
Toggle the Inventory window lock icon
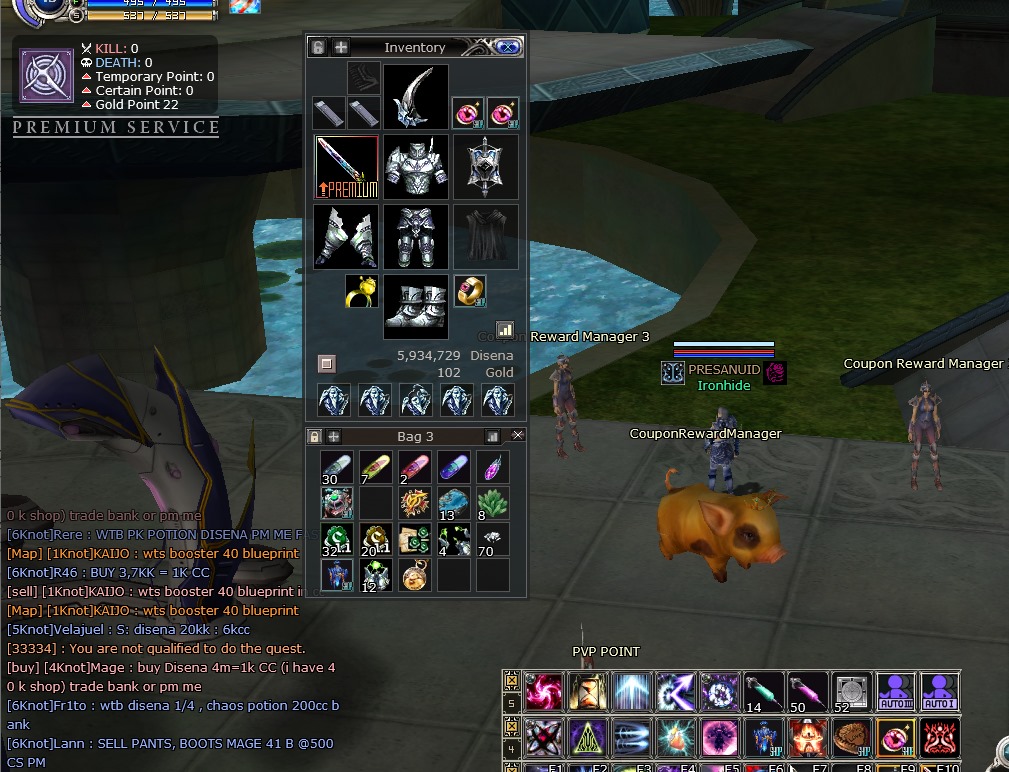click(318, 47)
